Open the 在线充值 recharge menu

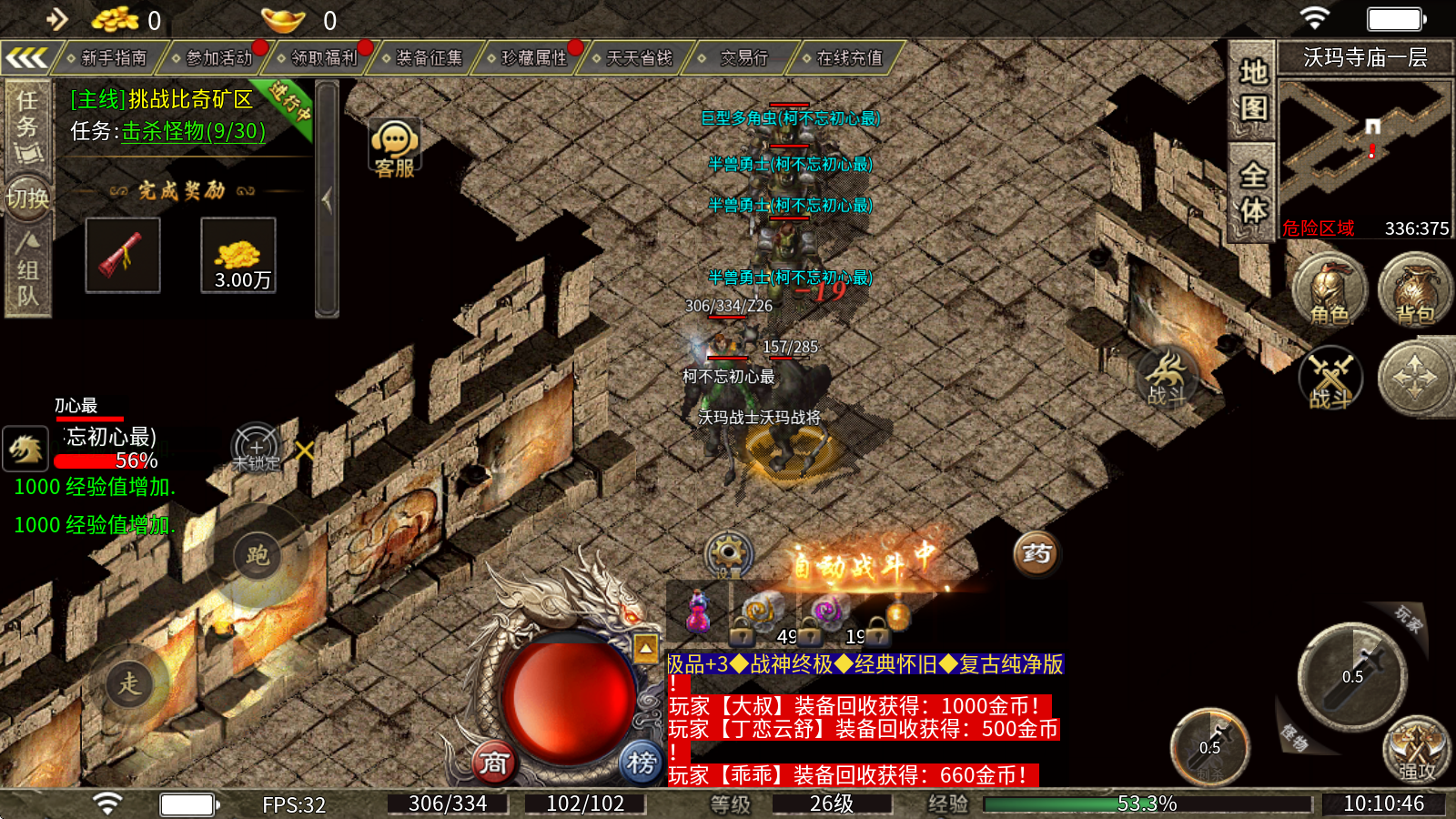coord(848,58)
